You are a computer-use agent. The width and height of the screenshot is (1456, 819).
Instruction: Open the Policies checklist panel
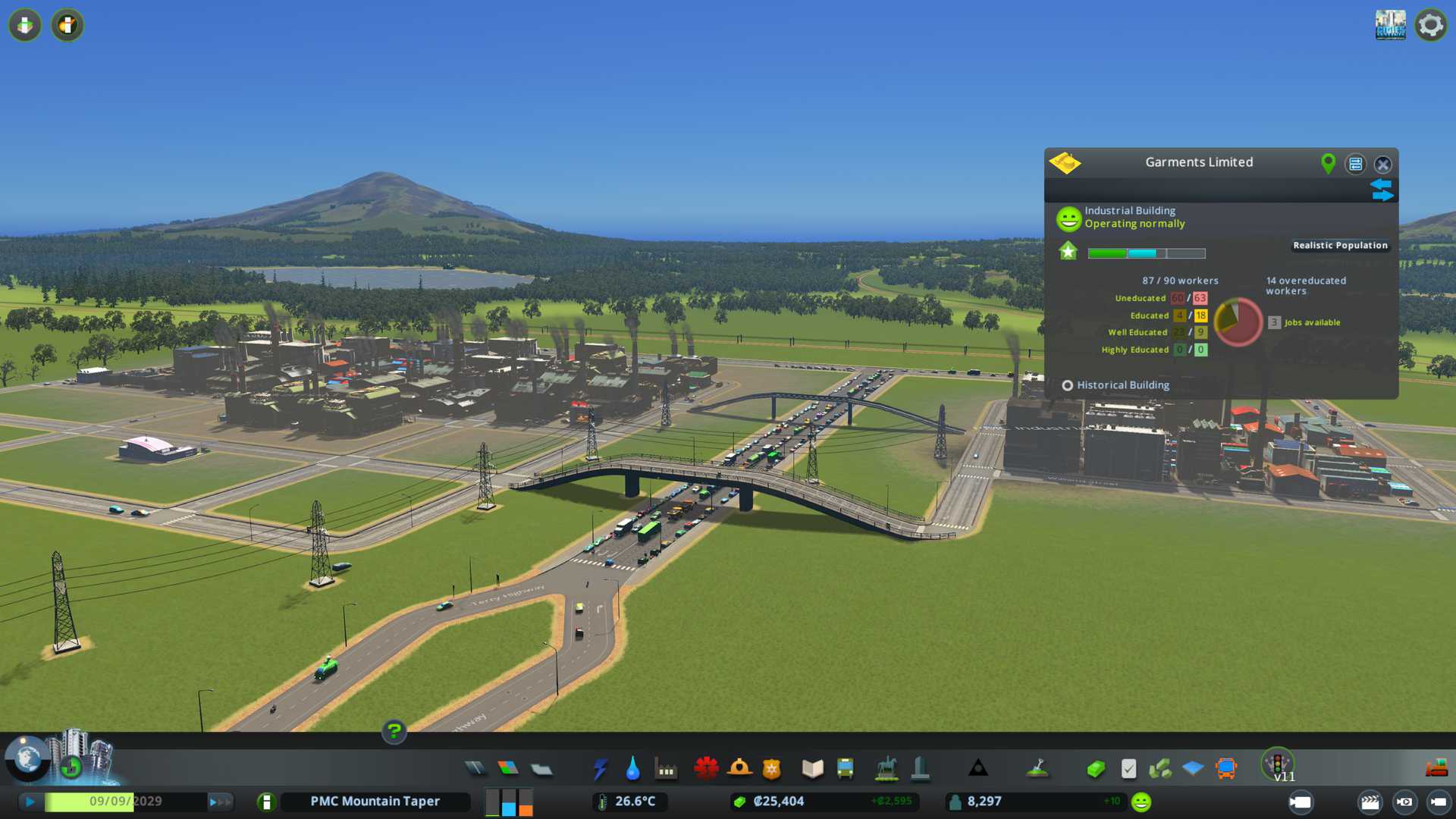point(1128,769)
